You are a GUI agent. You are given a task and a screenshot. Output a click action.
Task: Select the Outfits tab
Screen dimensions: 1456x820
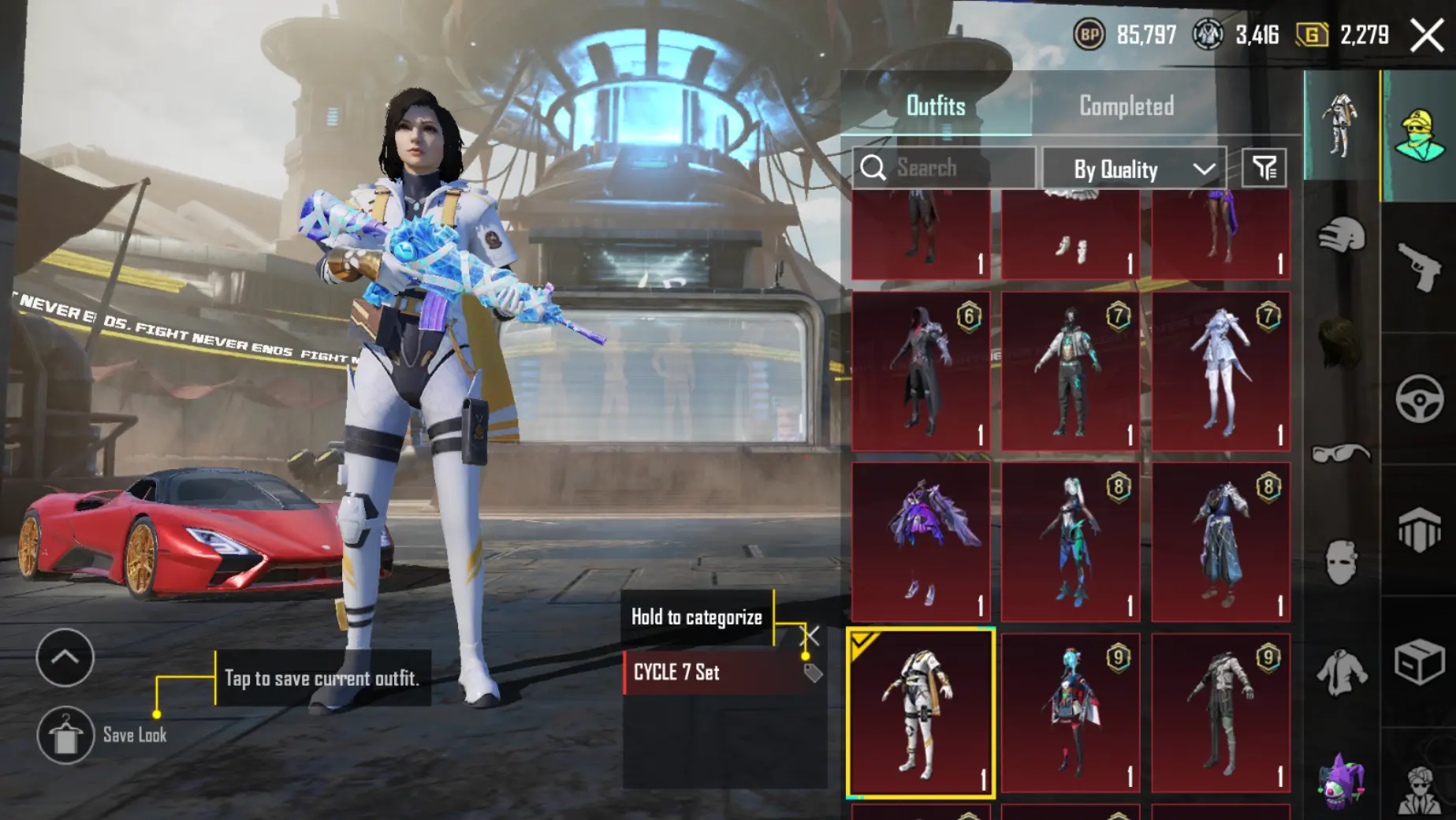[936, 106]
